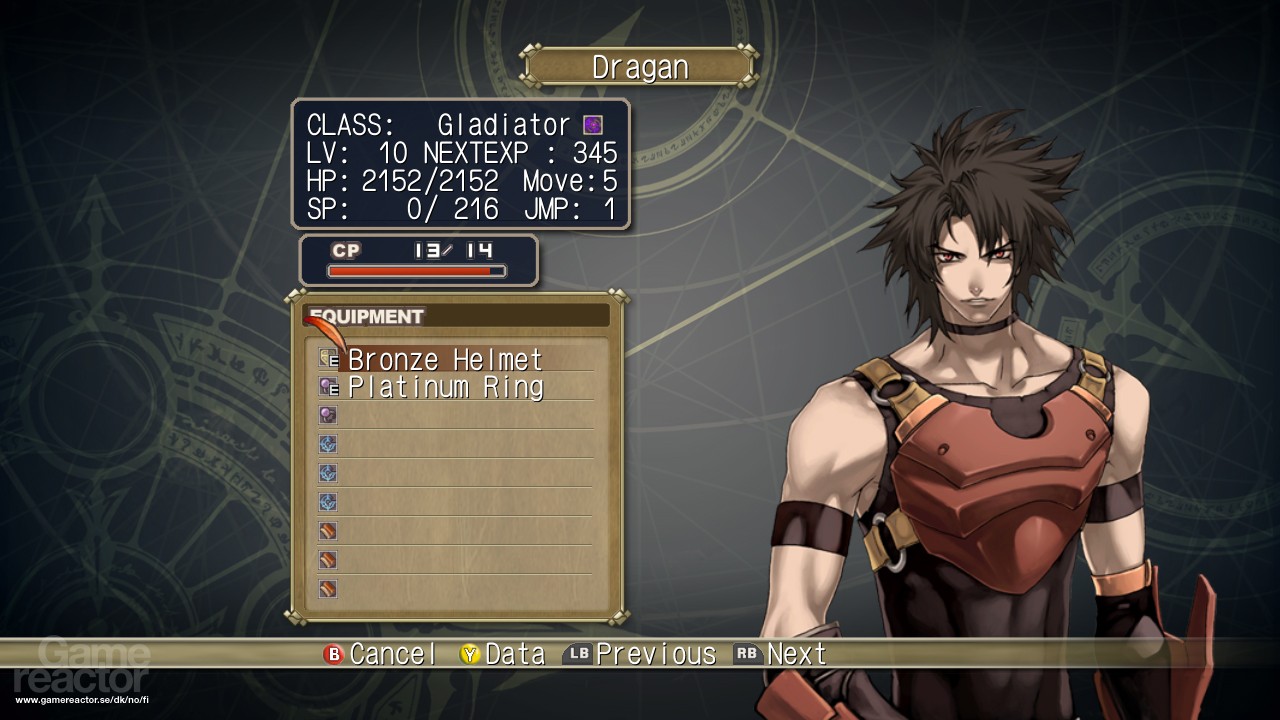The image size is (1280, 720).
Task: Switch to the Next character
Action: 781,655
